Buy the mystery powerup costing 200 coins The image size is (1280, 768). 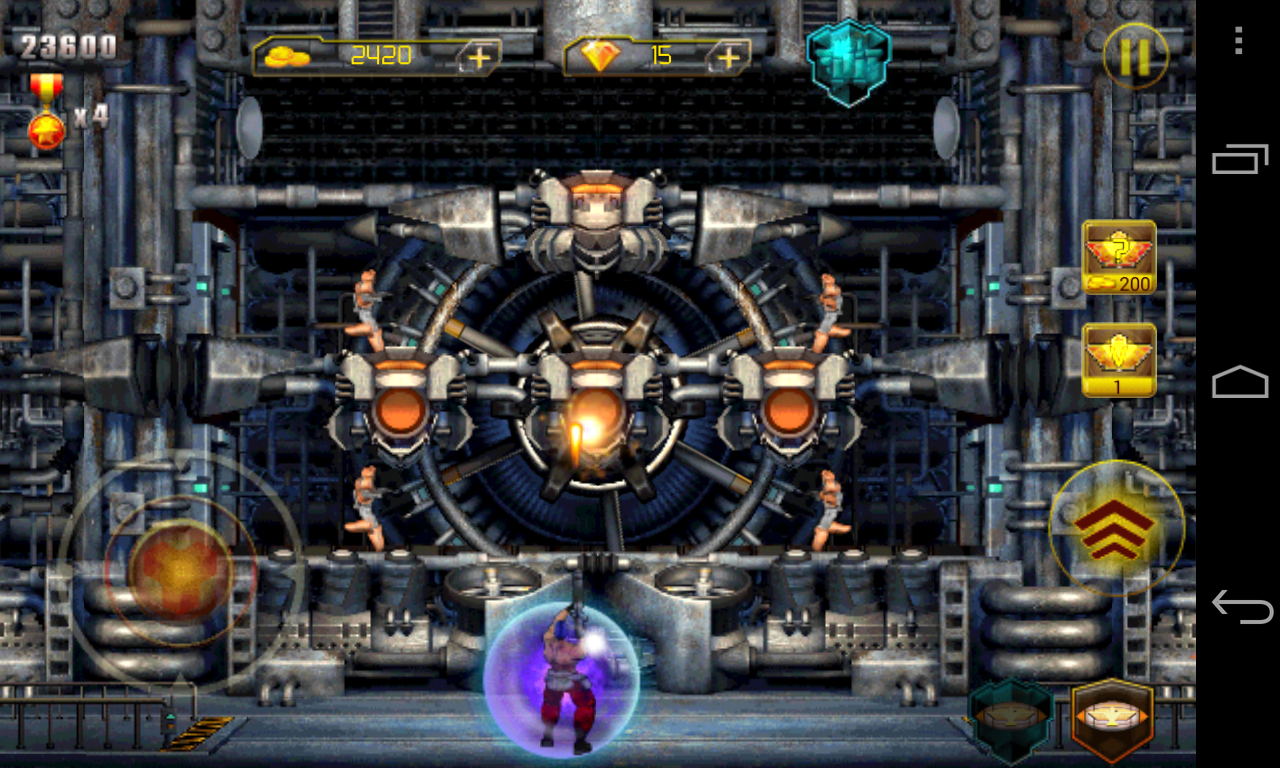click(x=1117, y=257)
